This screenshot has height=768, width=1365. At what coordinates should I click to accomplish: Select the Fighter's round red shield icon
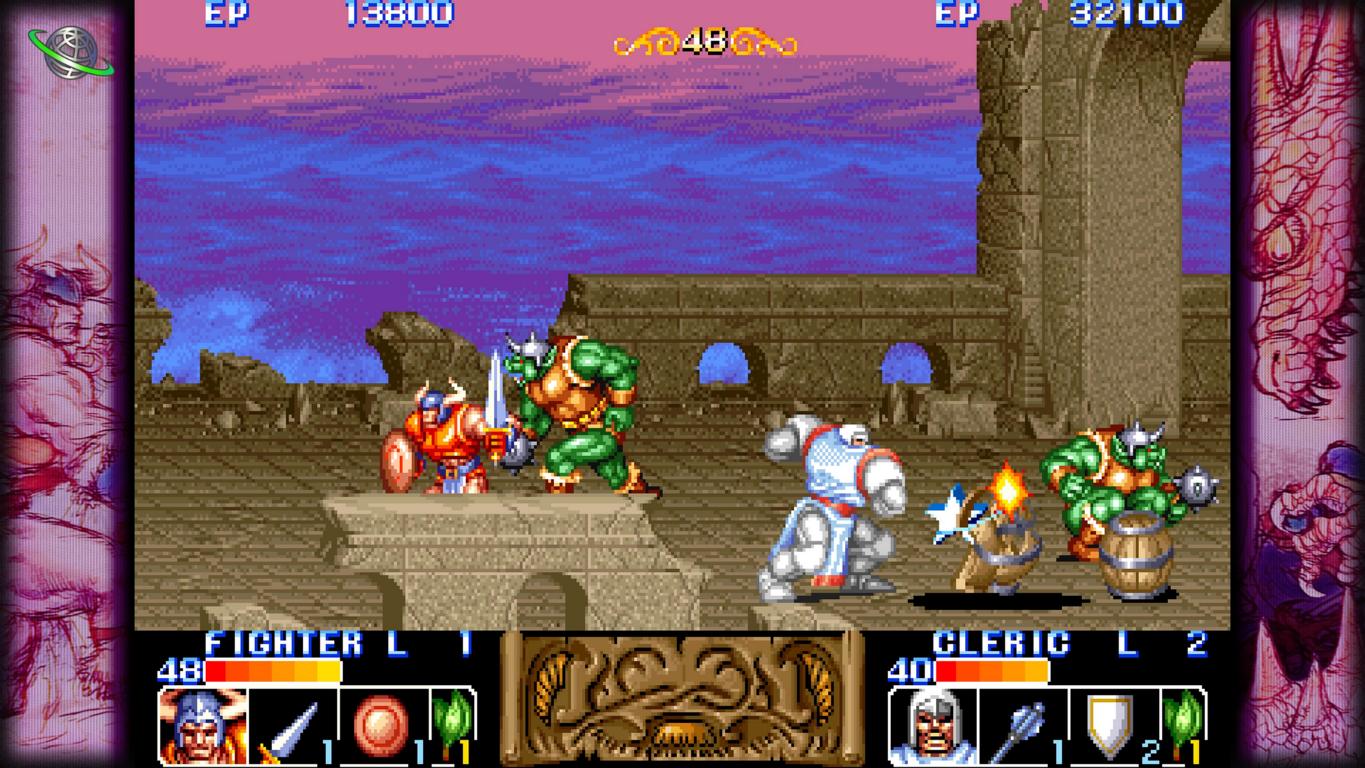tap(380, 723)
